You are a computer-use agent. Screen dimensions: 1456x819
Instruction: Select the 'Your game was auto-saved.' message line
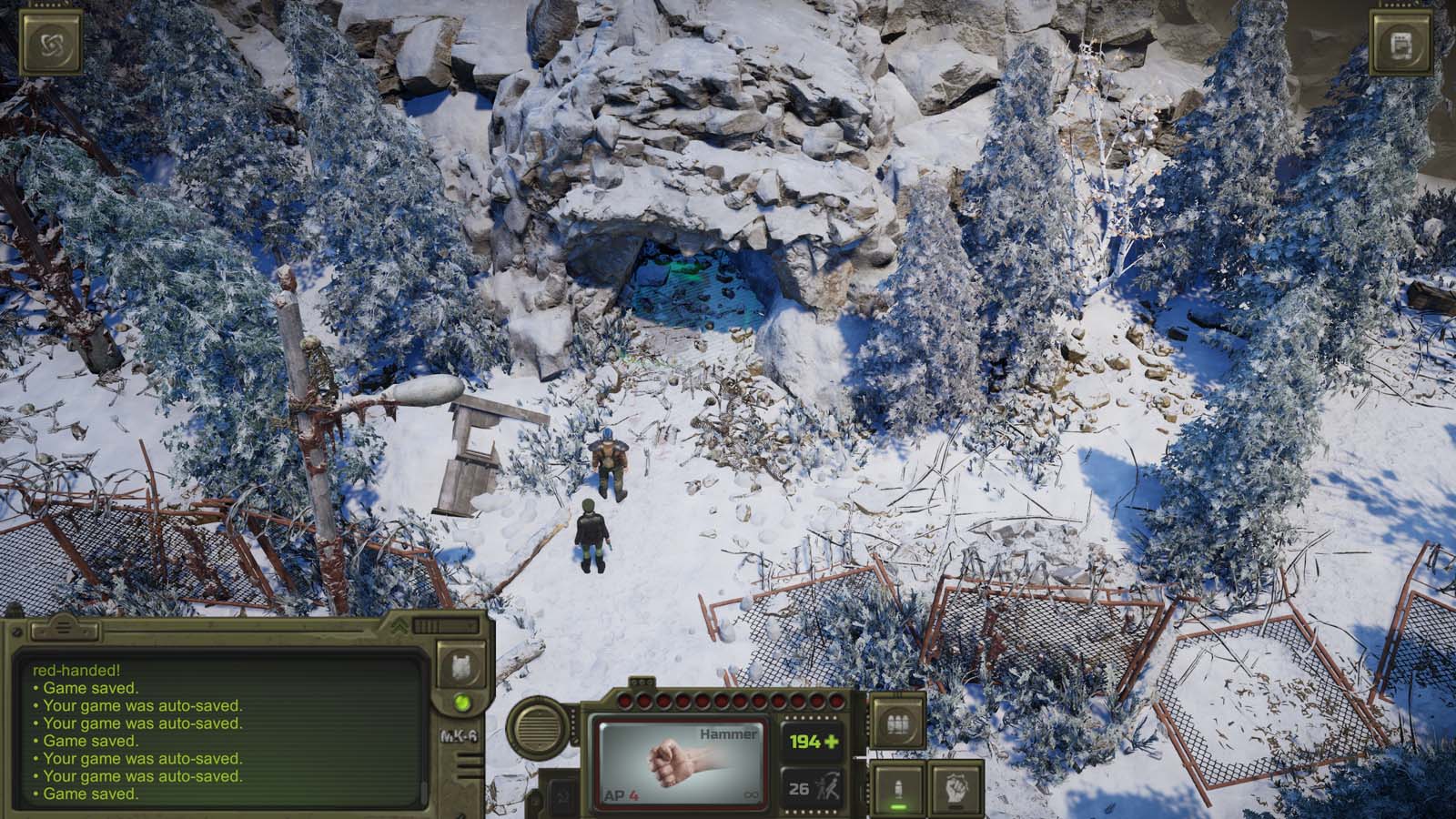142,704
